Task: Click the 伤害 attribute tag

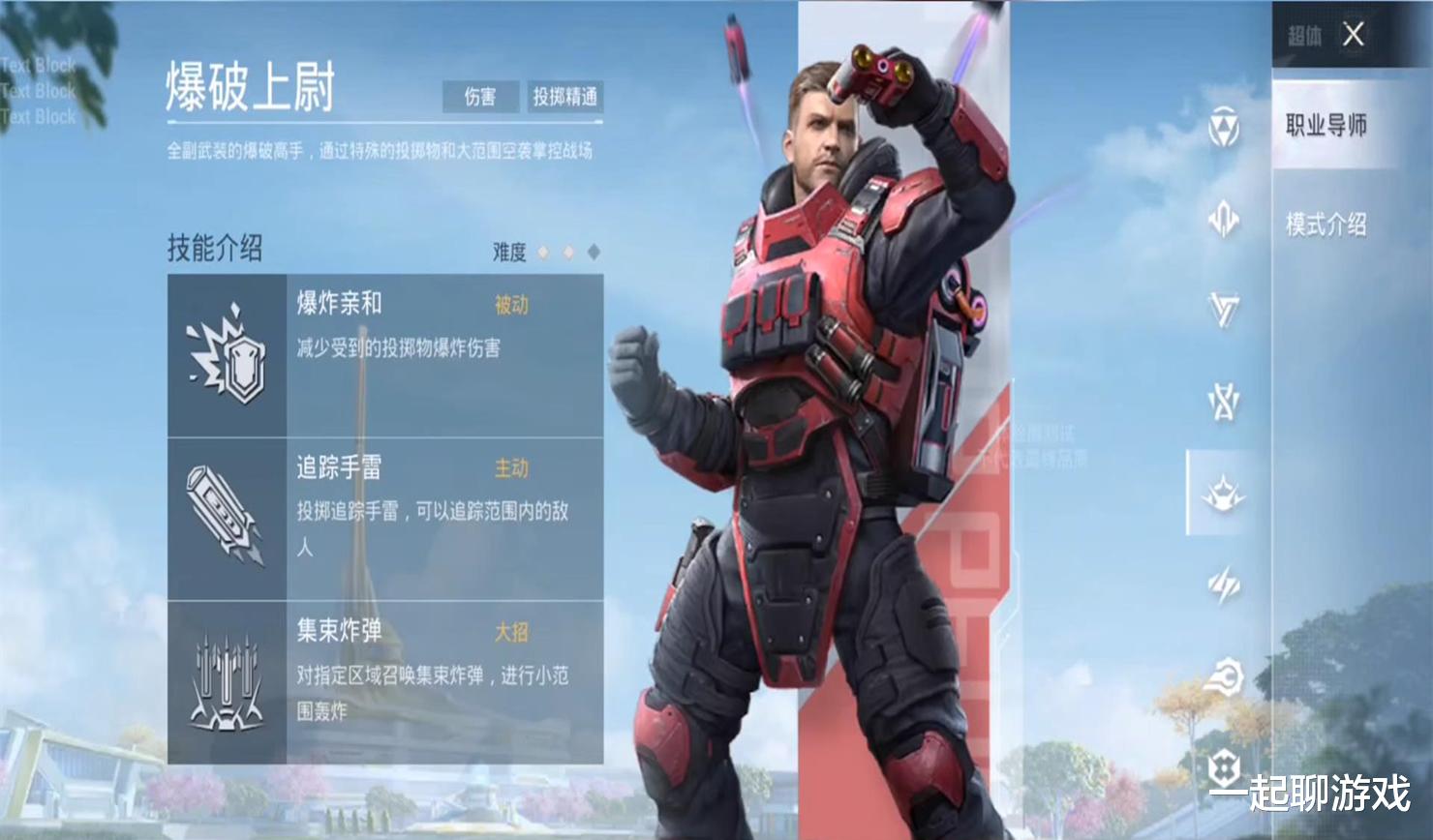Action: [480, 97]
